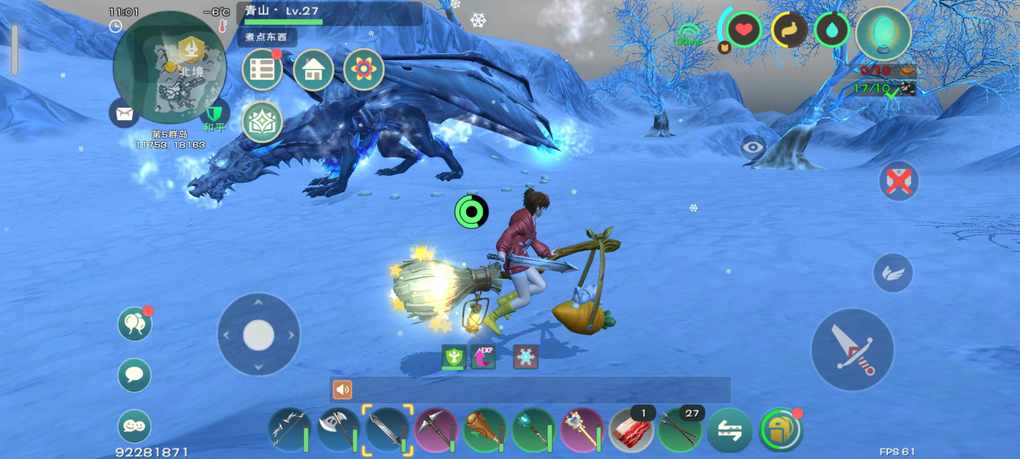Viewport: 1020px width, 459px height.
Task: Equip the pickaxe from the hotbar
Action: (x=436, y=430)
